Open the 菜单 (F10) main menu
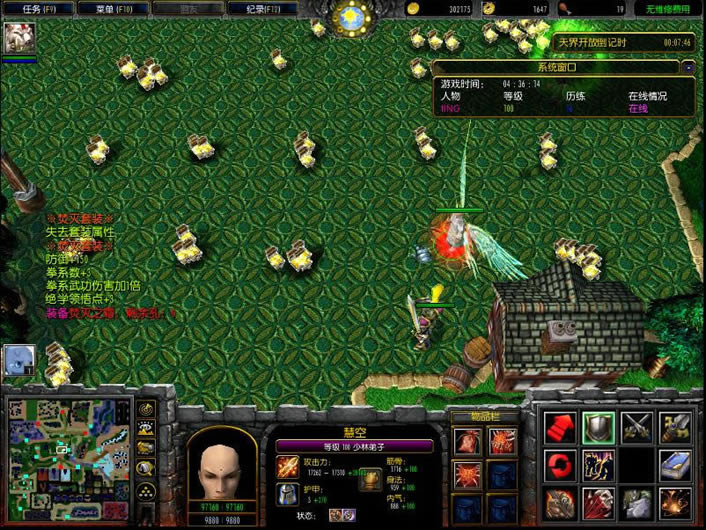 [104, 8]
